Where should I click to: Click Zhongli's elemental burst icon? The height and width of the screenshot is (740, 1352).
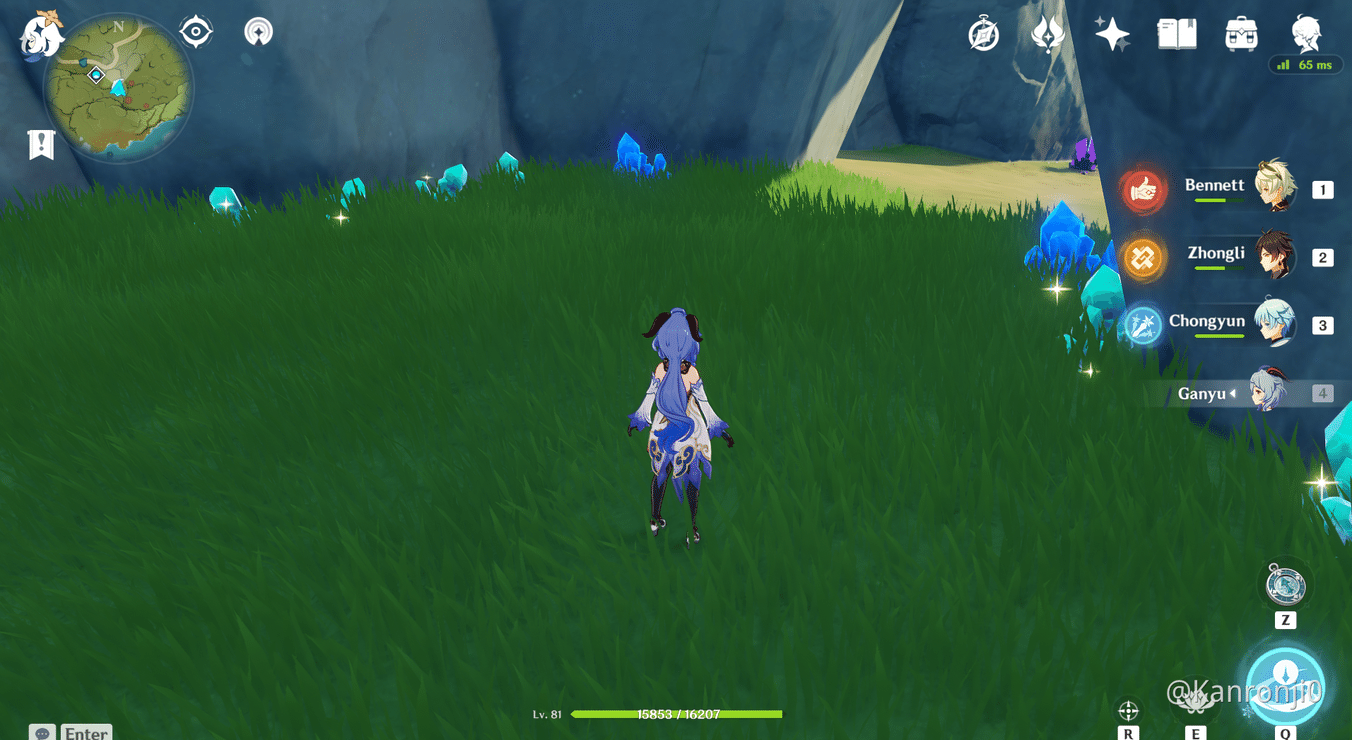pyautogui.click(x=1143, y=257)
